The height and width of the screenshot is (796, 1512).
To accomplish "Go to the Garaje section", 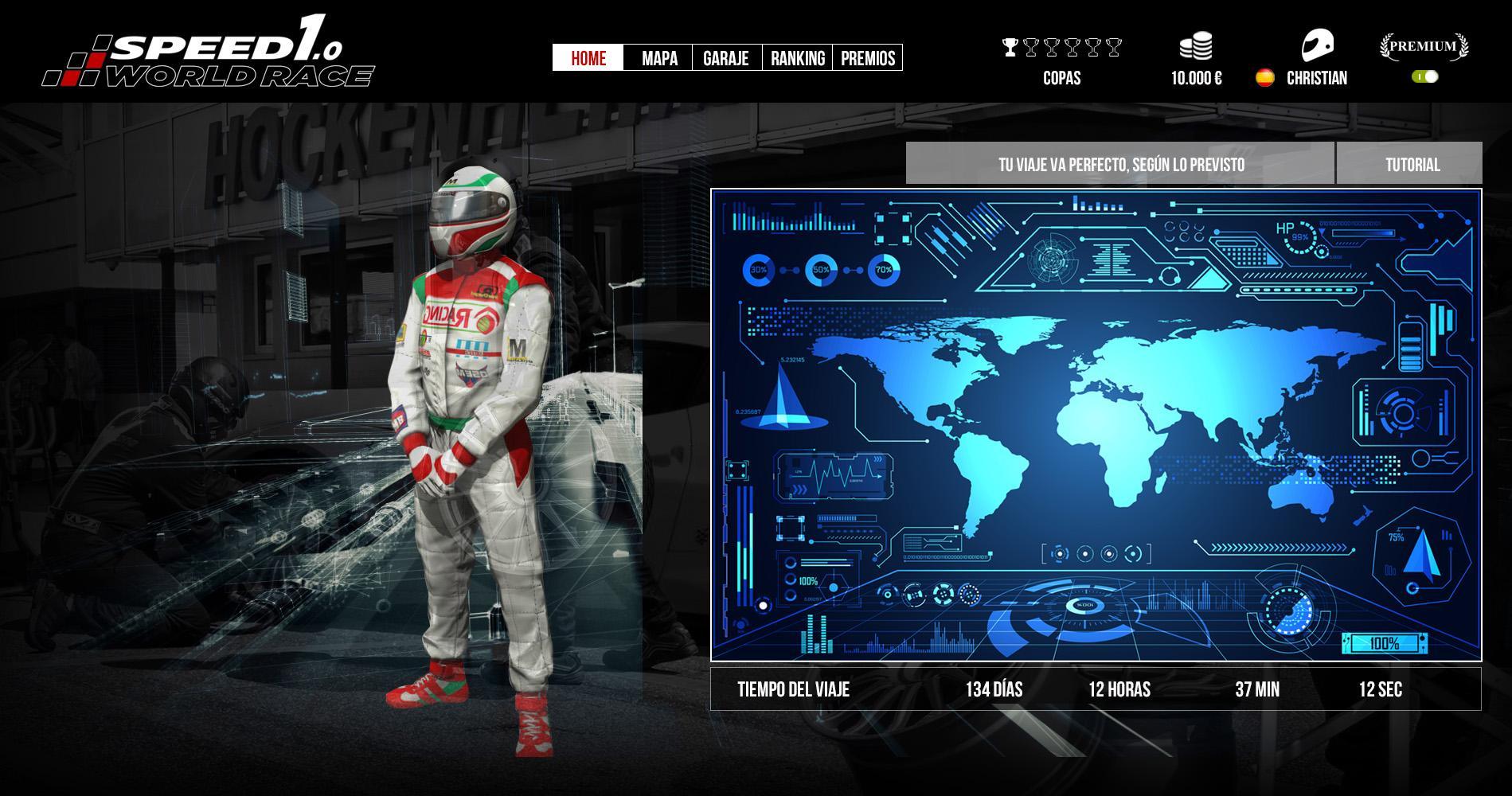I will coord(726,58).
